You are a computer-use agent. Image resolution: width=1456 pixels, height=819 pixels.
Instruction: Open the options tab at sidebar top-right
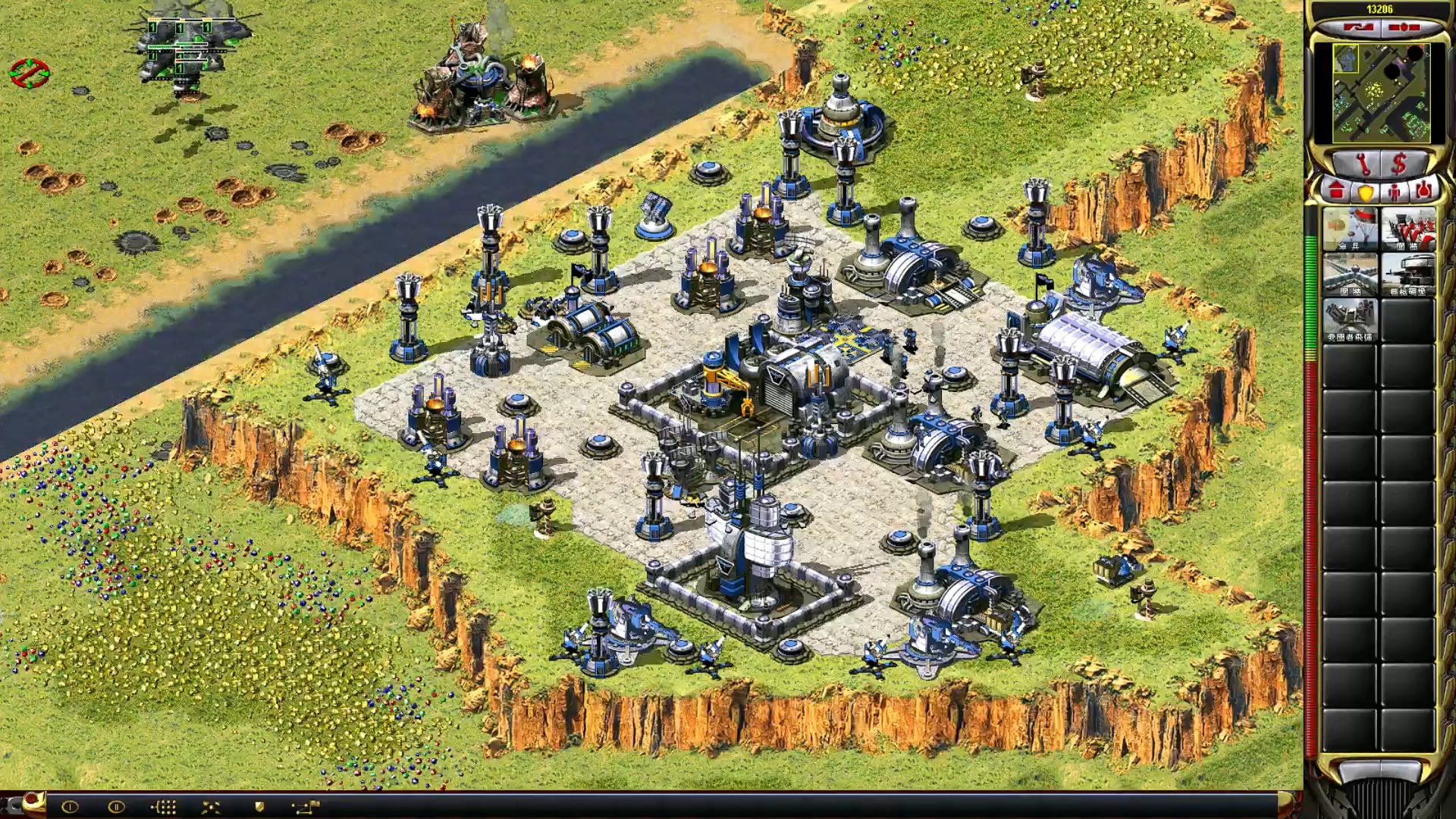1404,28
